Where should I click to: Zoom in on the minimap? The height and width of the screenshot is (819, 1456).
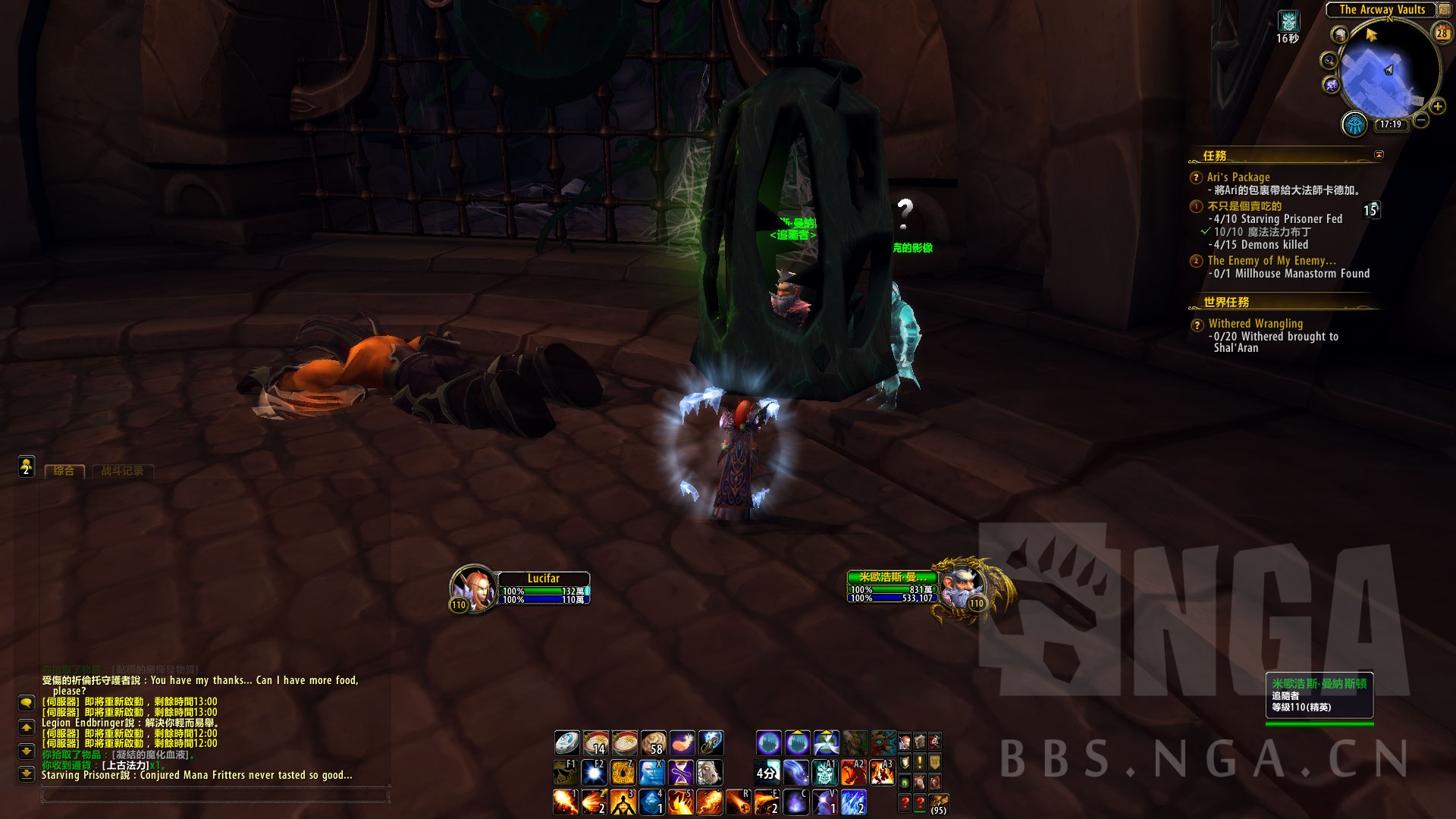1437,107
